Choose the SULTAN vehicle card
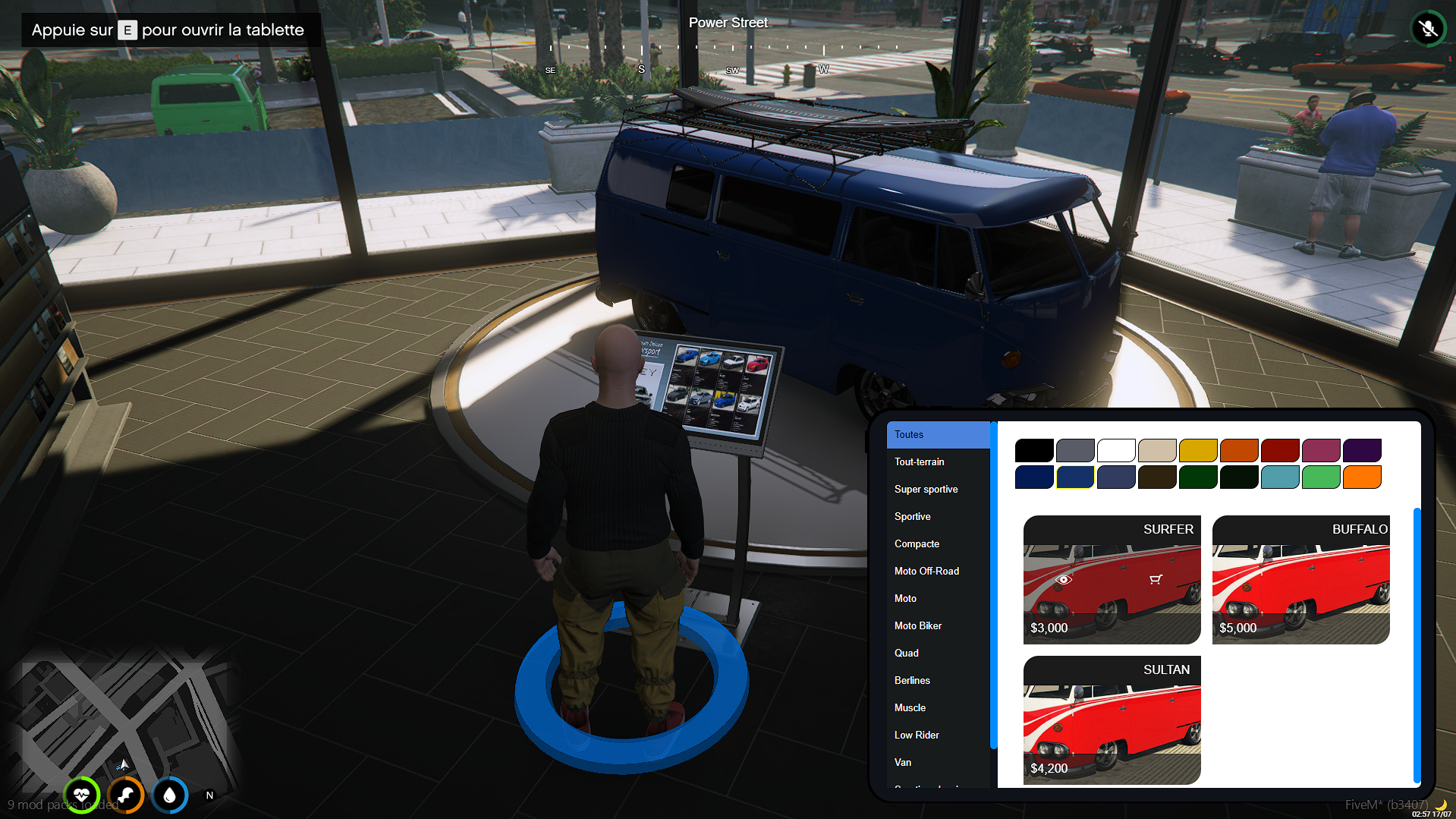This screenshot has height=819, width=1456. [1112, 720]
